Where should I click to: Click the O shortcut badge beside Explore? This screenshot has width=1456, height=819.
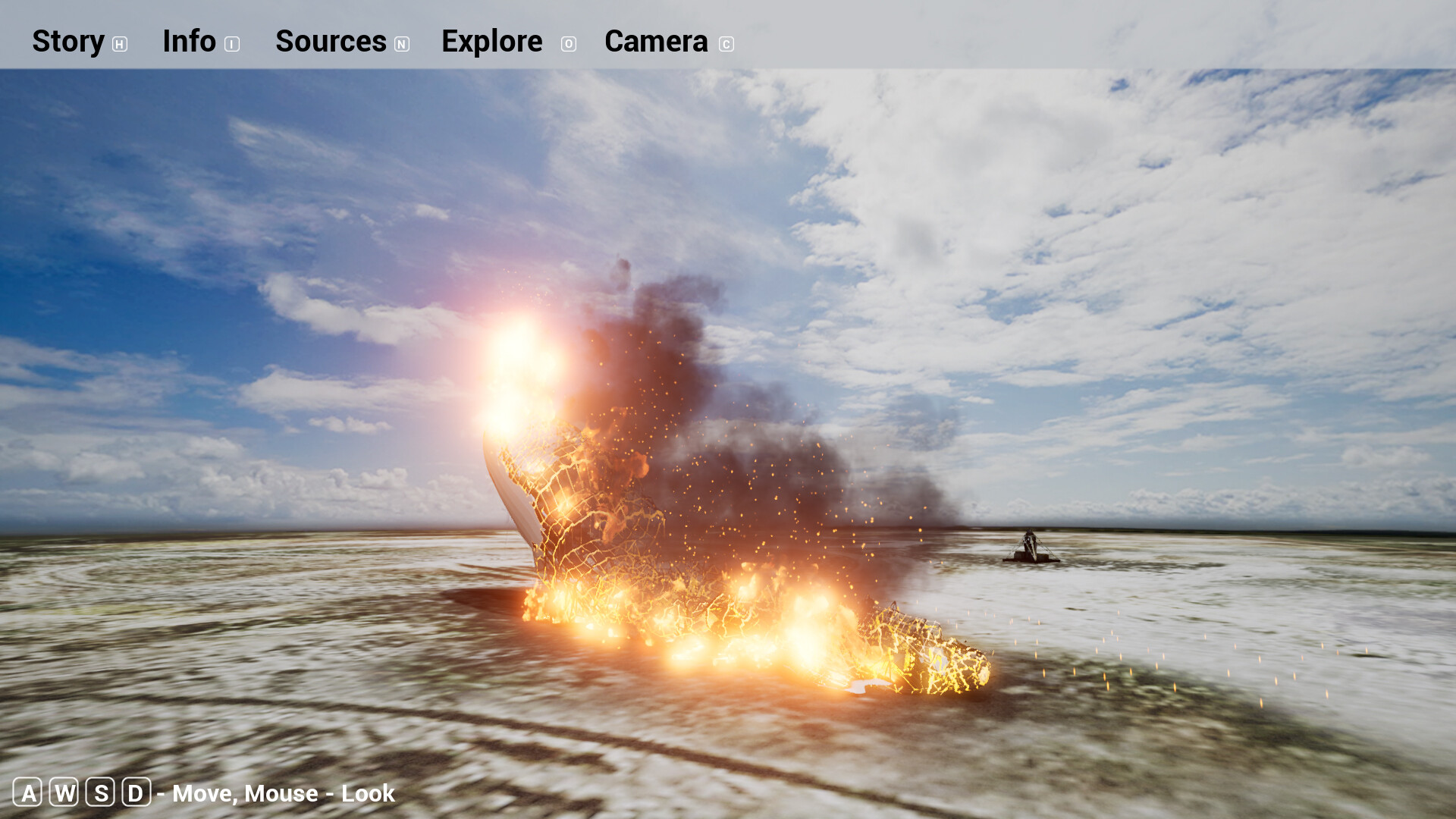(568, 44)
